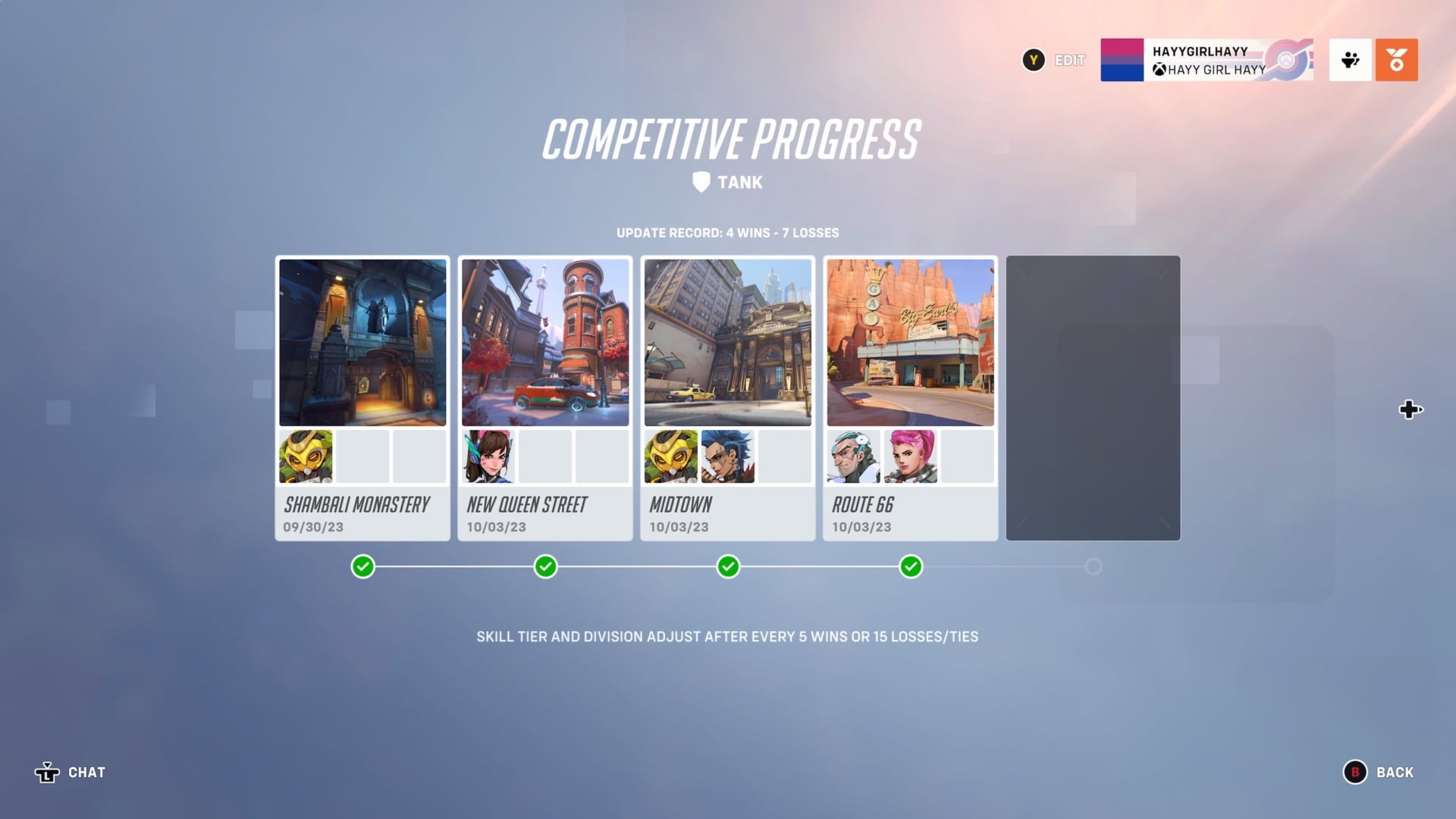Select the Orisa portrait on Shambali Monastery card
Screen dimensions: 1456x819
(306, 457)
